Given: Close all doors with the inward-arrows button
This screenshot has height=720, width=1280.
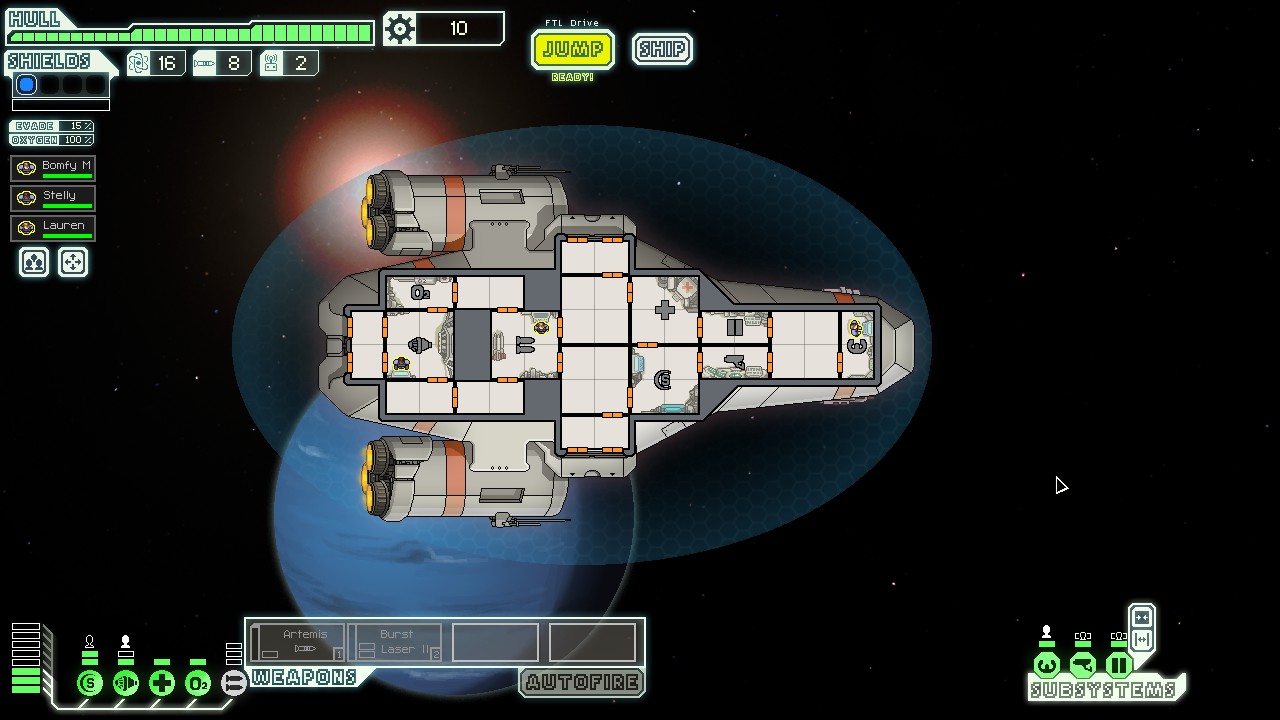Looking at the screenshot, I should coord(1142,618).
